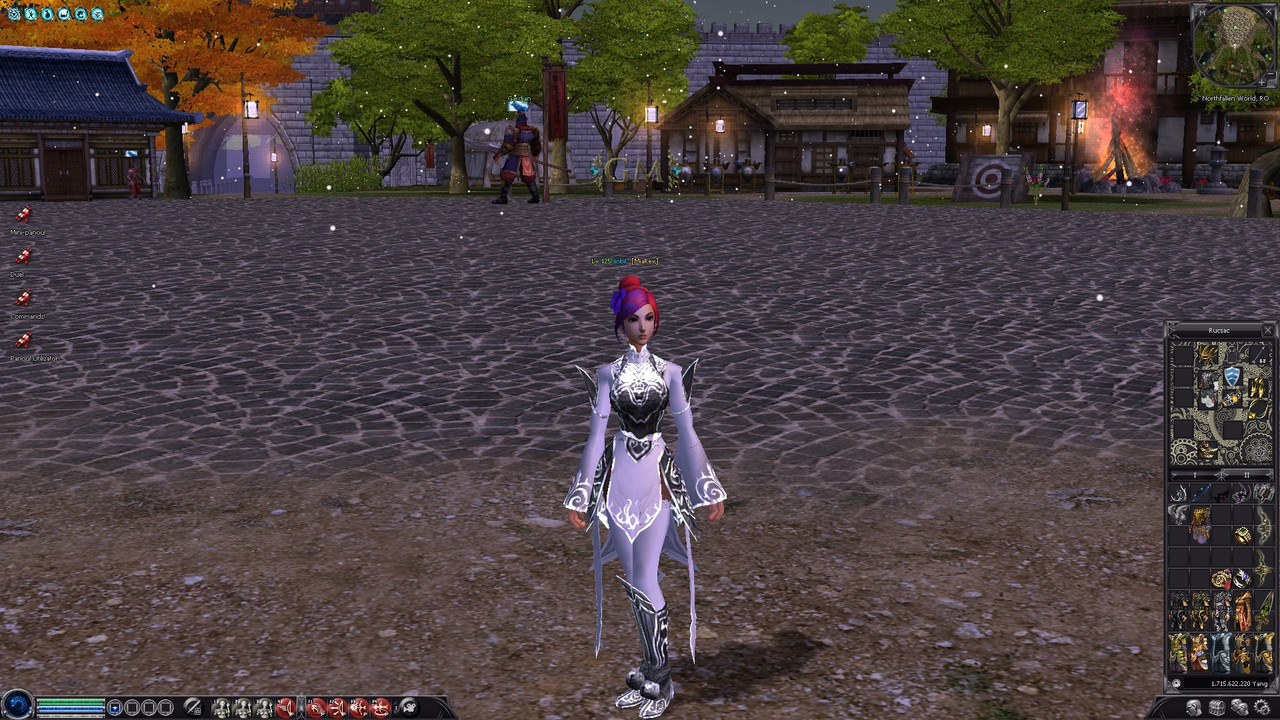Activate the F4 red skill icon in the hotbar
The image size is (1280, 720).
(x=379, y=707)
